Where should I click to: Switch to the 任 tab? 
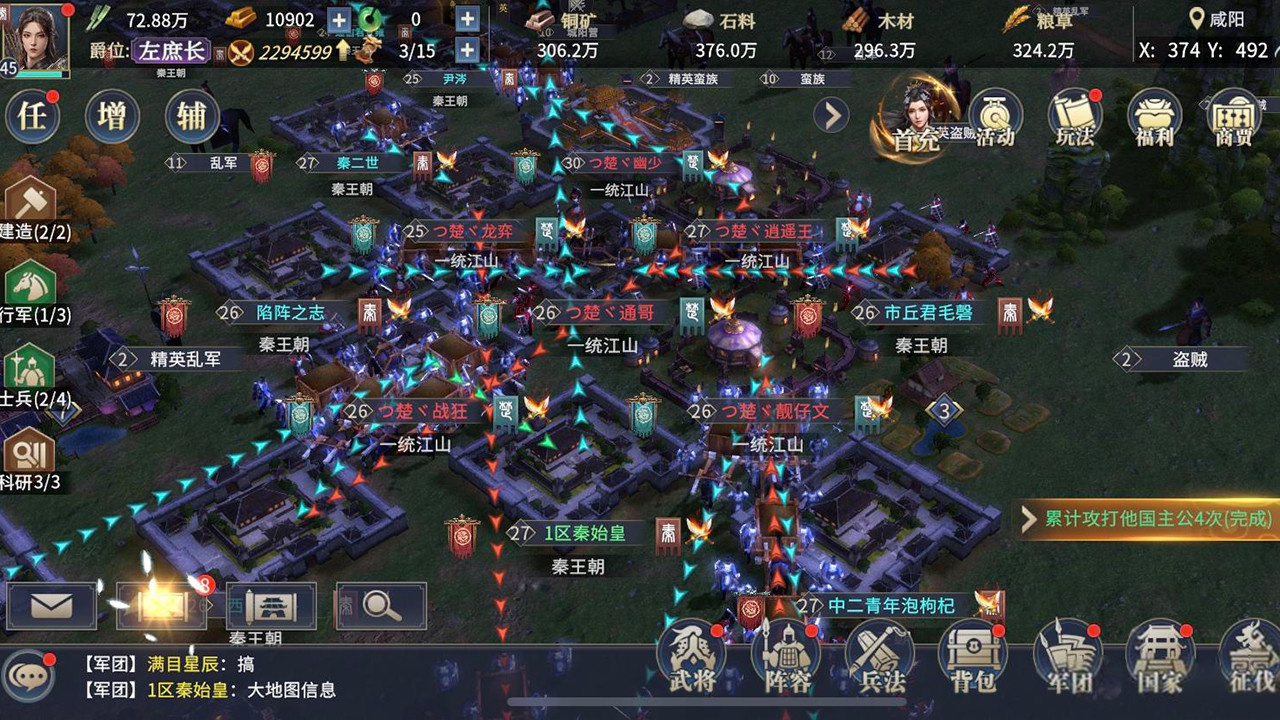pos(31,115)
